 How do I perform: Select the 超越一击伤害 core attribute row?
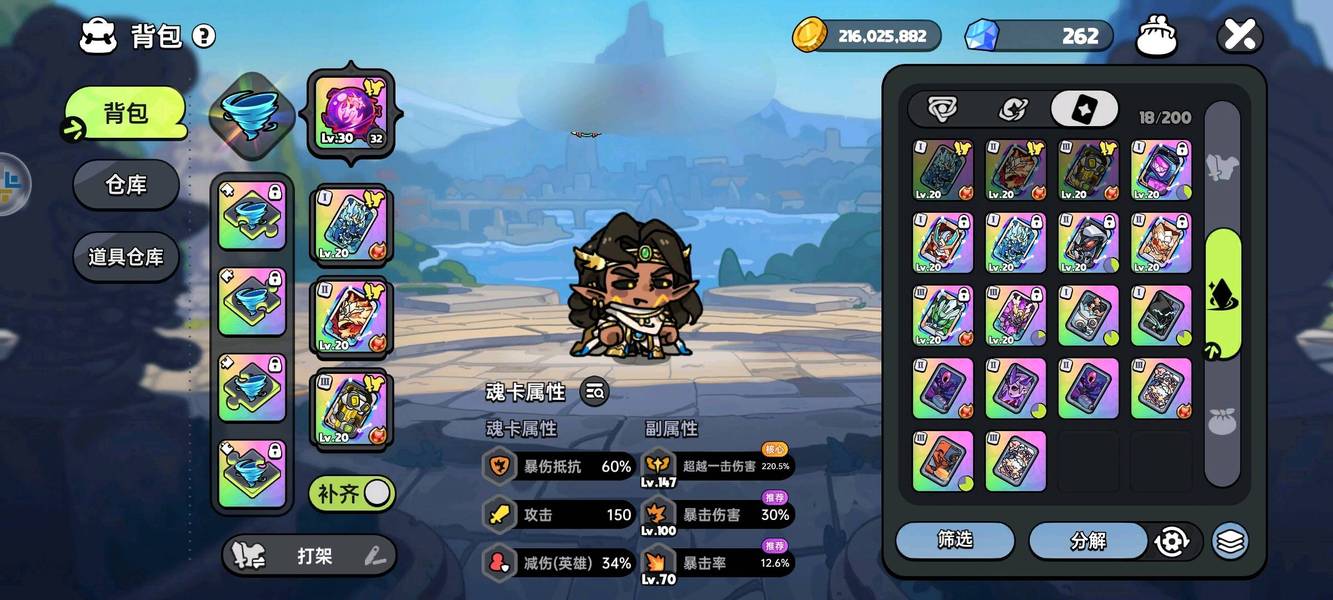(x=718, y=465)
